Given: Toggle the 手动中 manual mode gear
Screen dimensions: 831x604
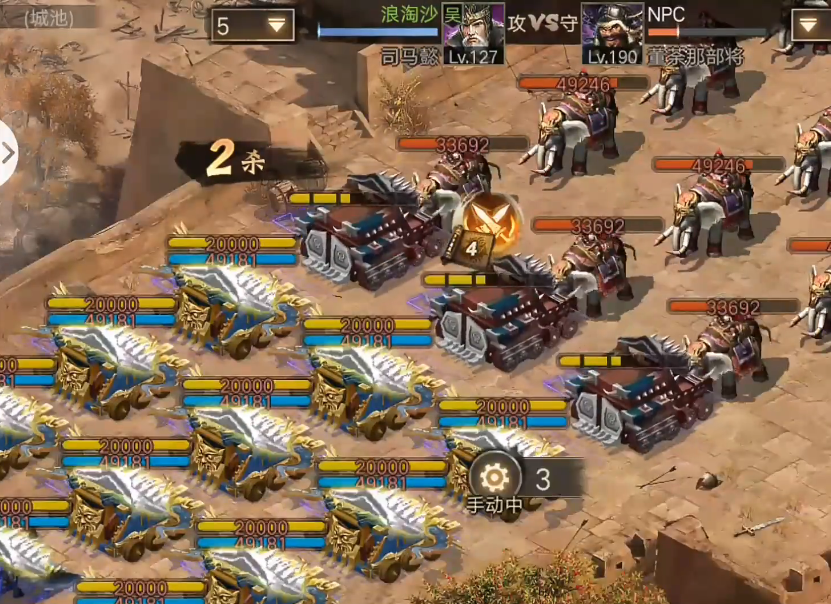Looking at the screenshot, I should (496, 477).
